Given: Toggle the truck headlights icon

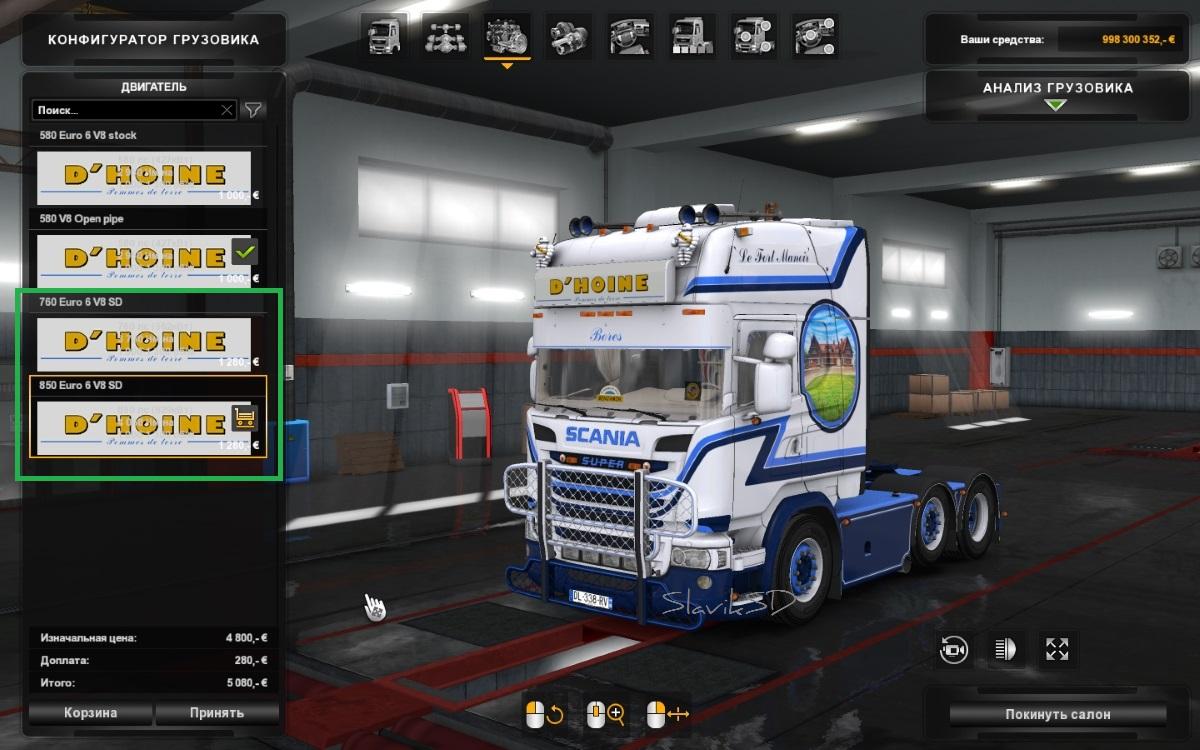Looking at the screenshot, I should [x=1005, y=650].
